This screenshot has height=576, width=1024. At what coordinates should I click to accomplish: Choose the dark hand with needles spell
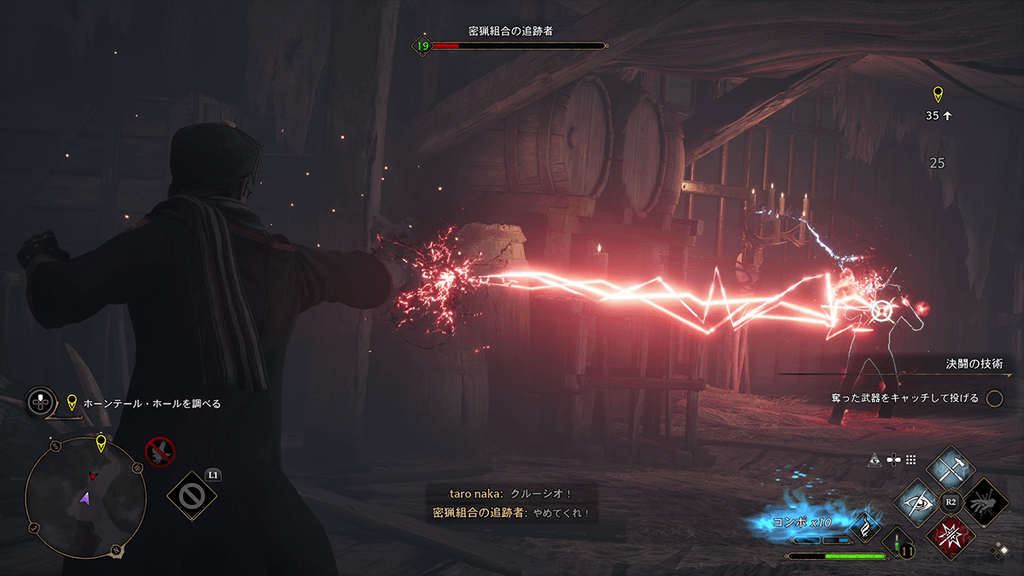(984, 501)
